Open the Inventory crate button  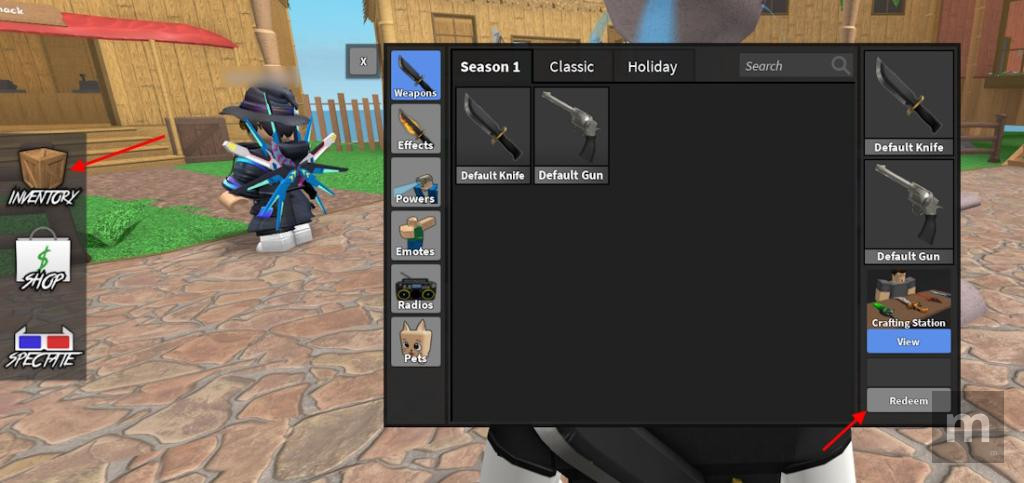43,176
